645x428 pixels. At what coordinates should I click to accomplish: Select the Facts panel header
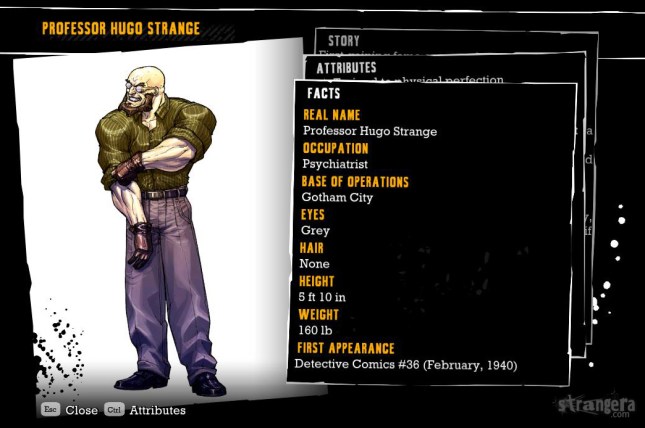coord(324,94)
